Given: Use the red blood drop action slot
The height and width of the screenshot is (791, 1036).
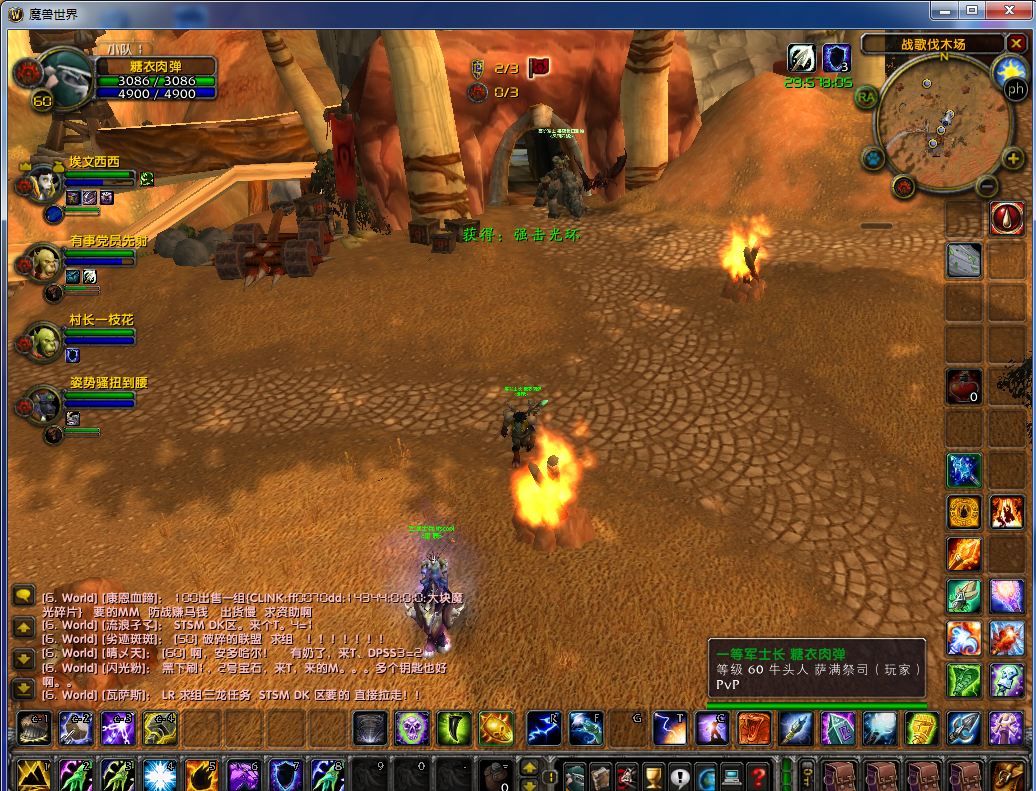Looking at the screenshot, I should point(1007,218).
